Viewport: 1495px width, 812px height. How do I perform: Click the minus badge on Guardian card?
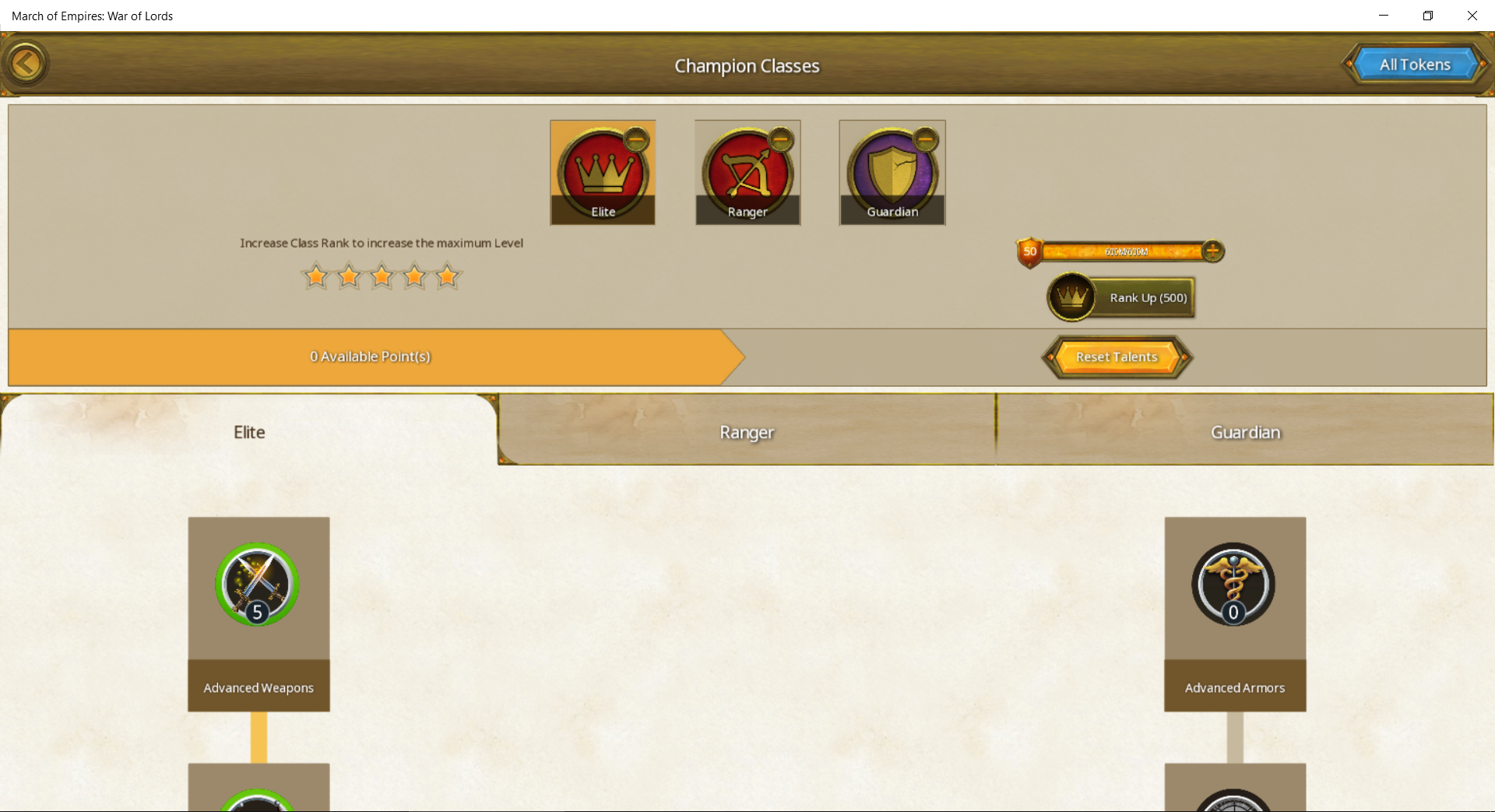click(925, 140)
